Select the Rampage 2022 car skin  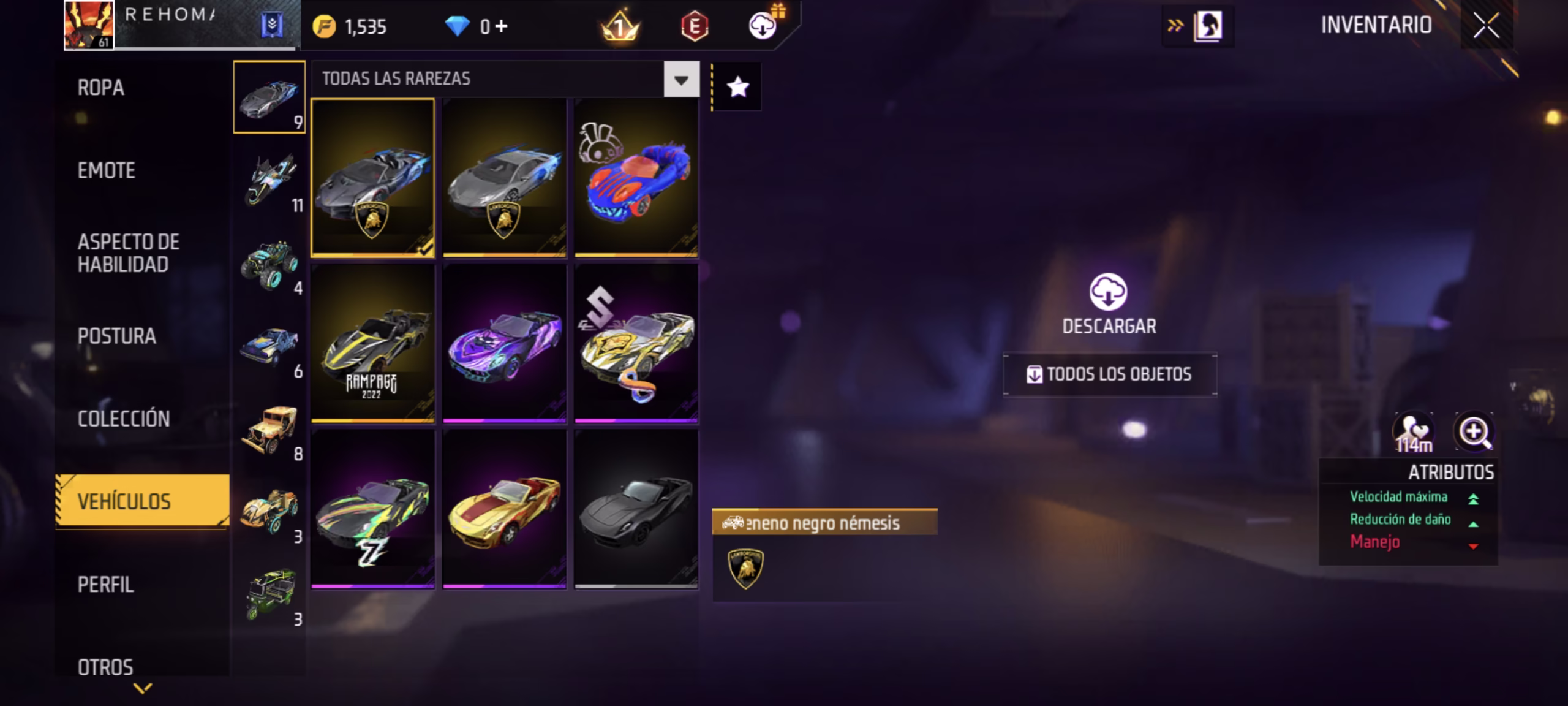(x=372, y=343)
